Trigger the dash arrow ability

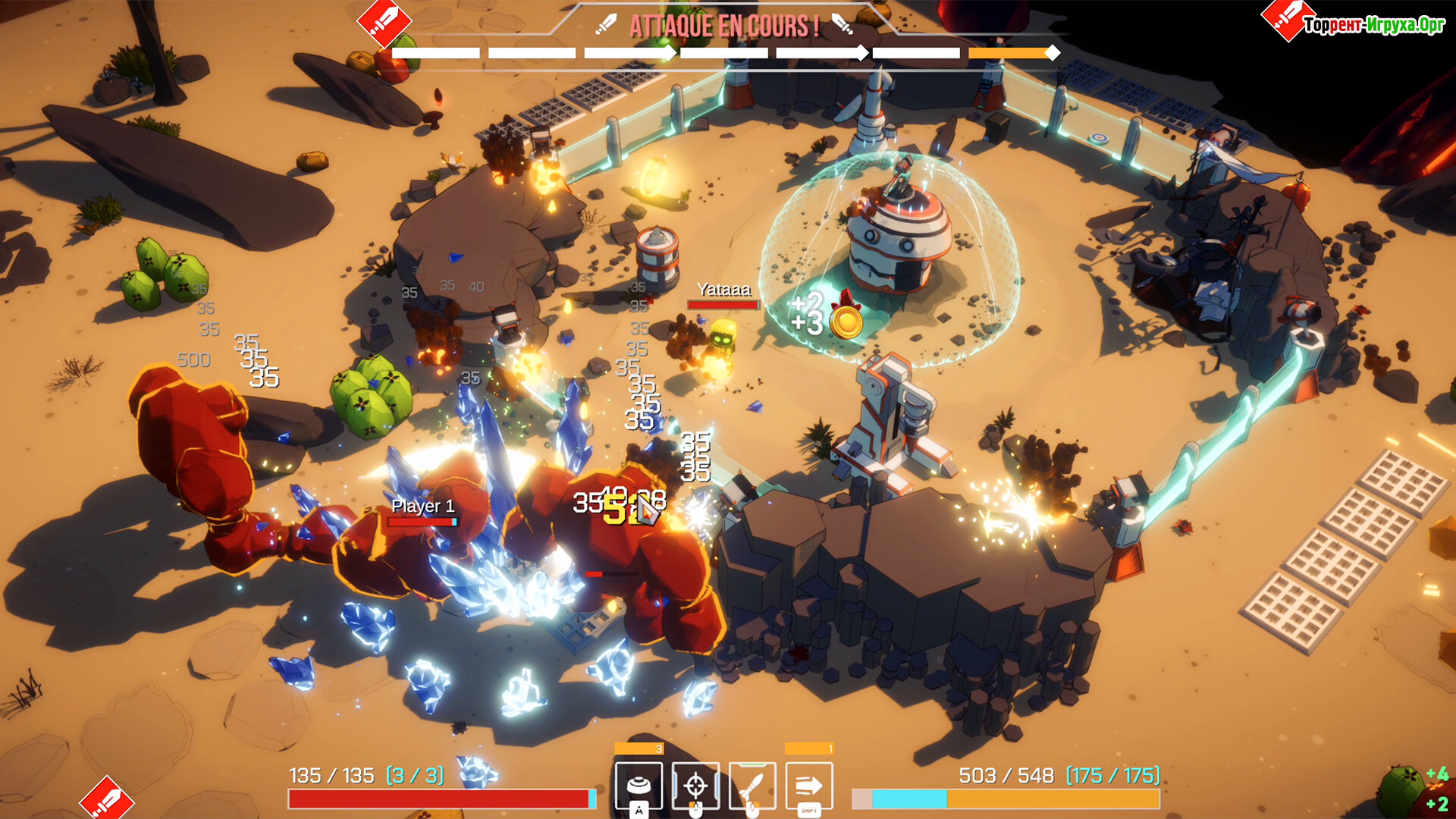click(x=809, y=786)
